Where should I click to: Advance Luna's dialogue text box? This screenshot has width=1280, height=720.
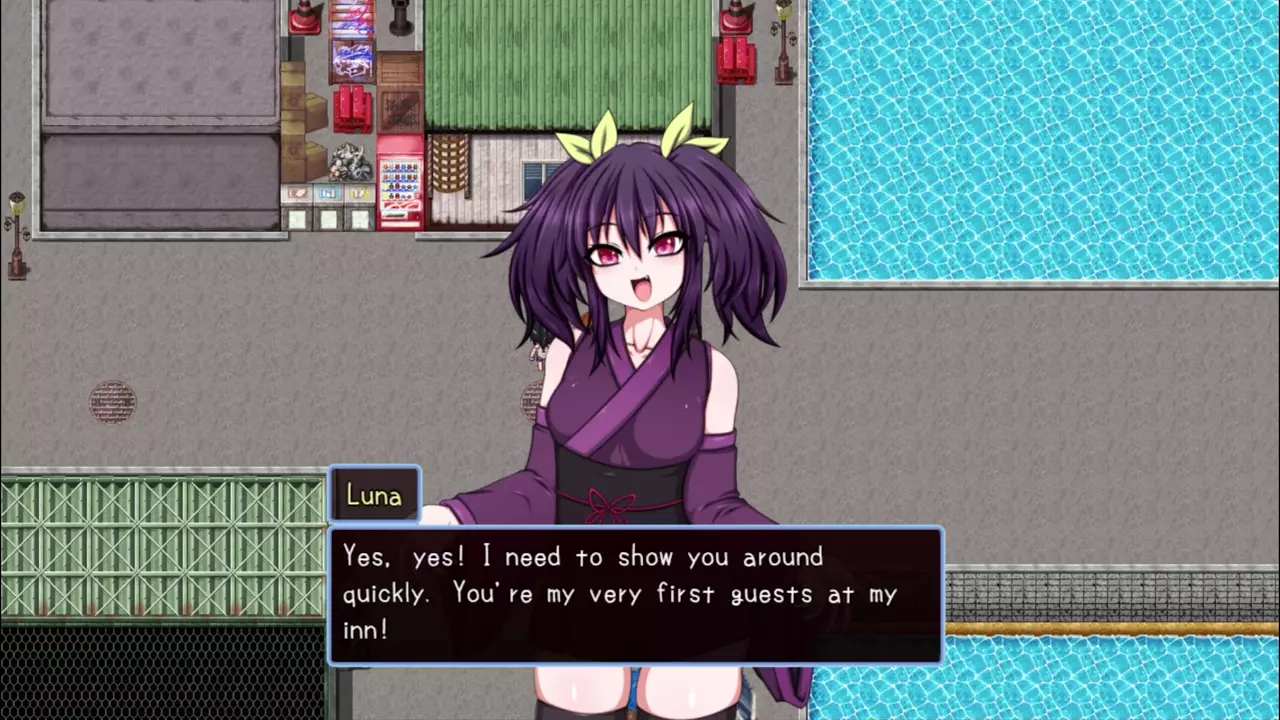point(636,595)
